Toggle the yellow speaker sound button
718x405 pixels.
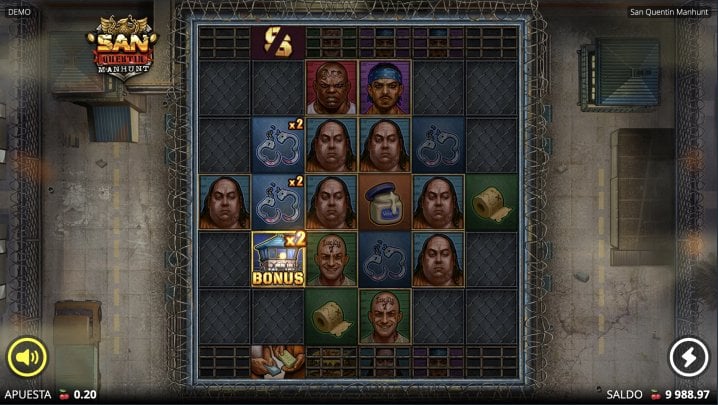pos(28,357)
